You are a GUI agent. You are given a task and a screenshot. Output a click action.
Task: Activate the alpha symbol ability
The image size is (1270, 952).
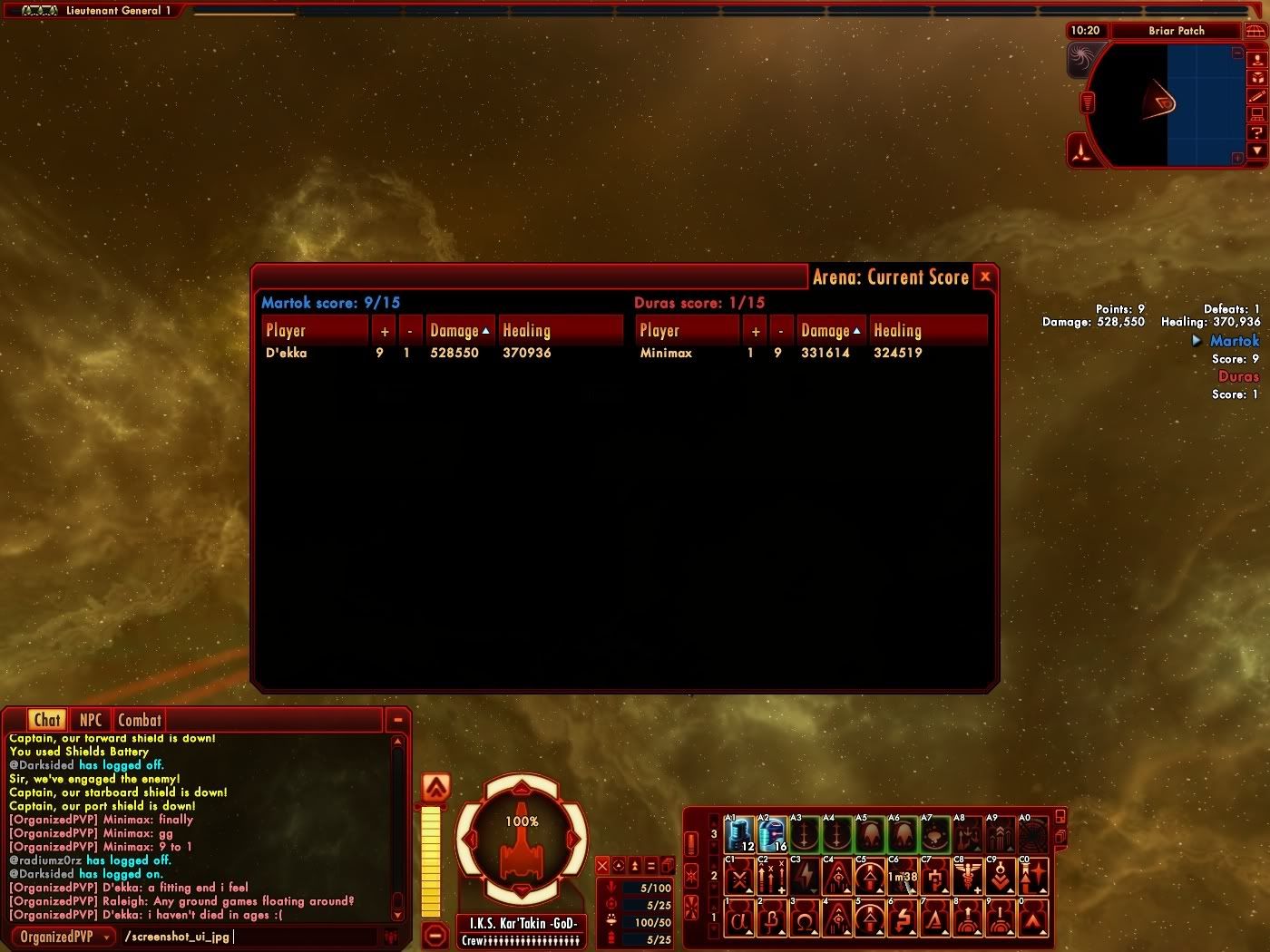point(739,920)
